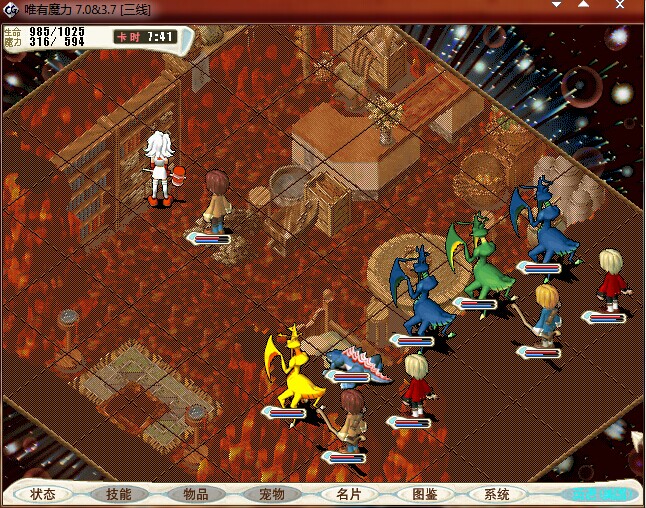Open the 技能 skills menu
The height and width of the screenshot is (508, 646).
click(119, 494)
